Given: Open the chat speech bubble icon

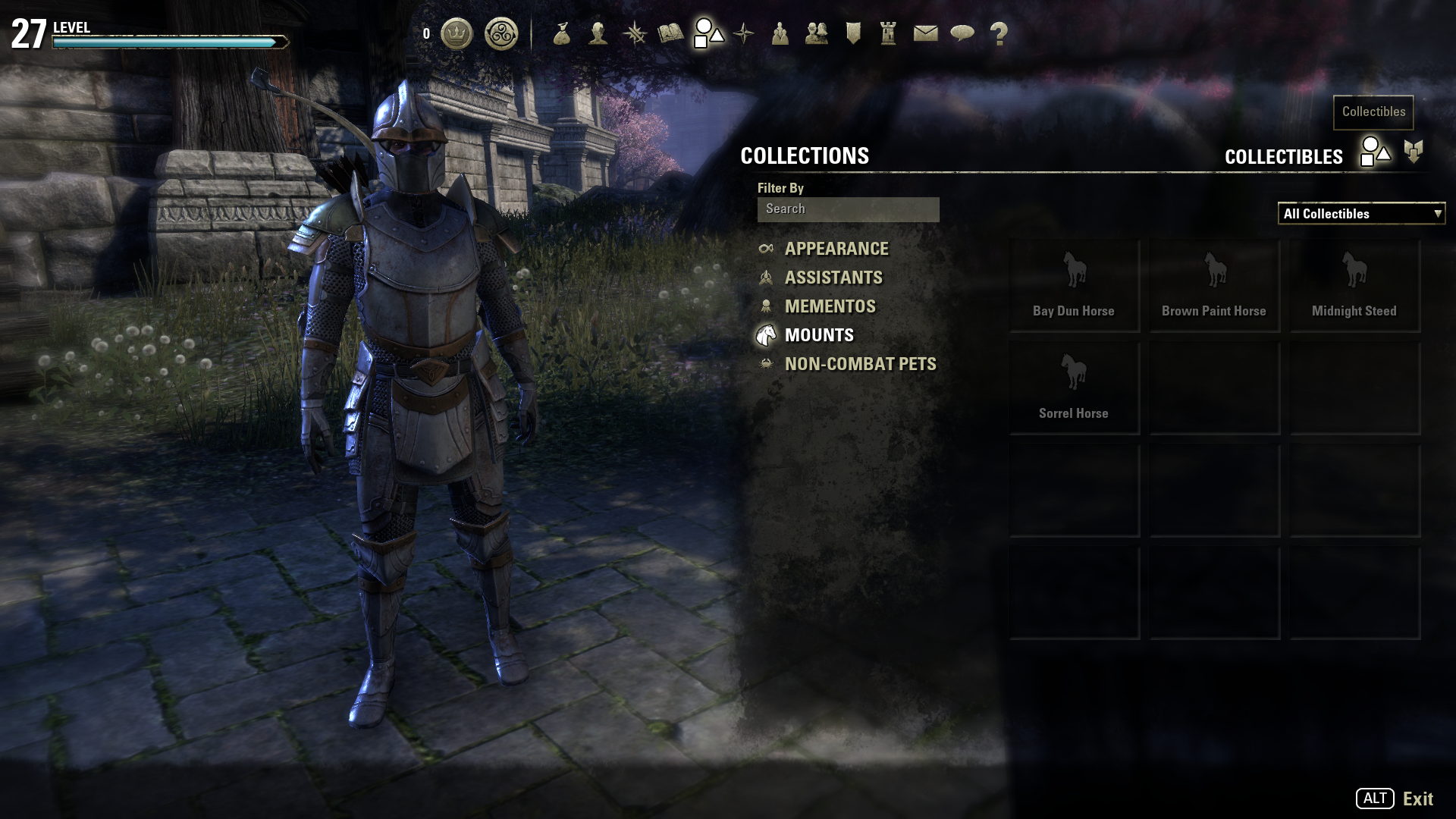Looking at the screenshot, I should pyautogui.click(x=962, y=34).
